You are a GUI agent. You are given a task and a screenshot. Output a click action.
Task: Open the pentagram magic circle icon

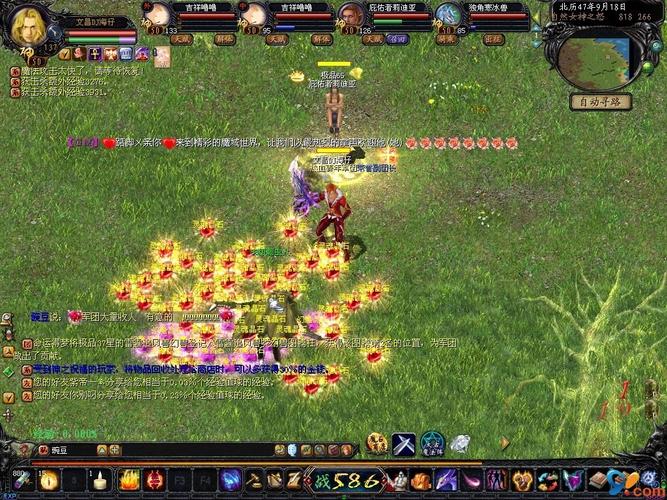tap(431, 444)
